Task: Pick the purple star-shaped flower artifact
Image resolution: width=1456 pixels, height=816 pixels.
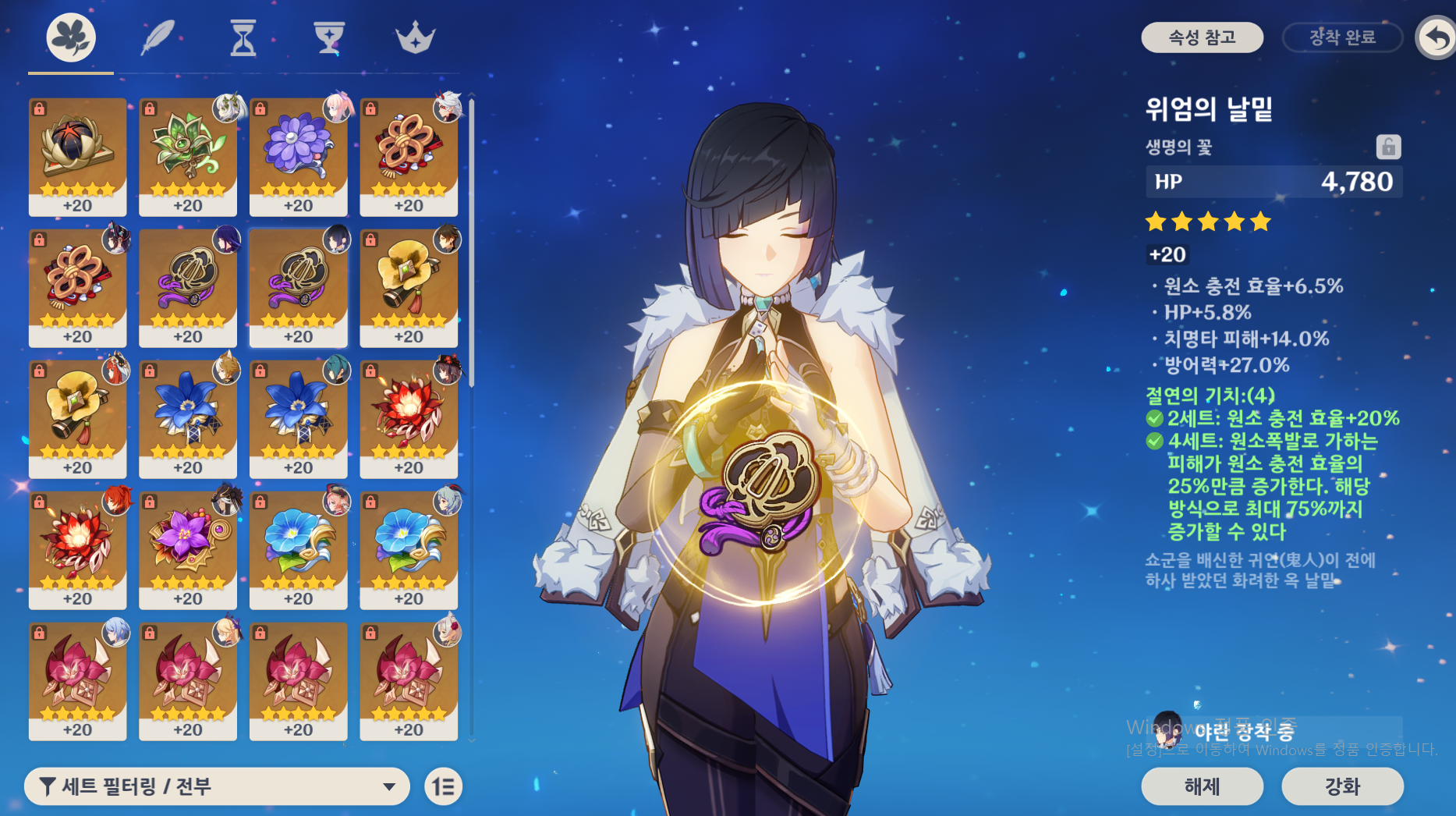Action: [x=188, y=549]
